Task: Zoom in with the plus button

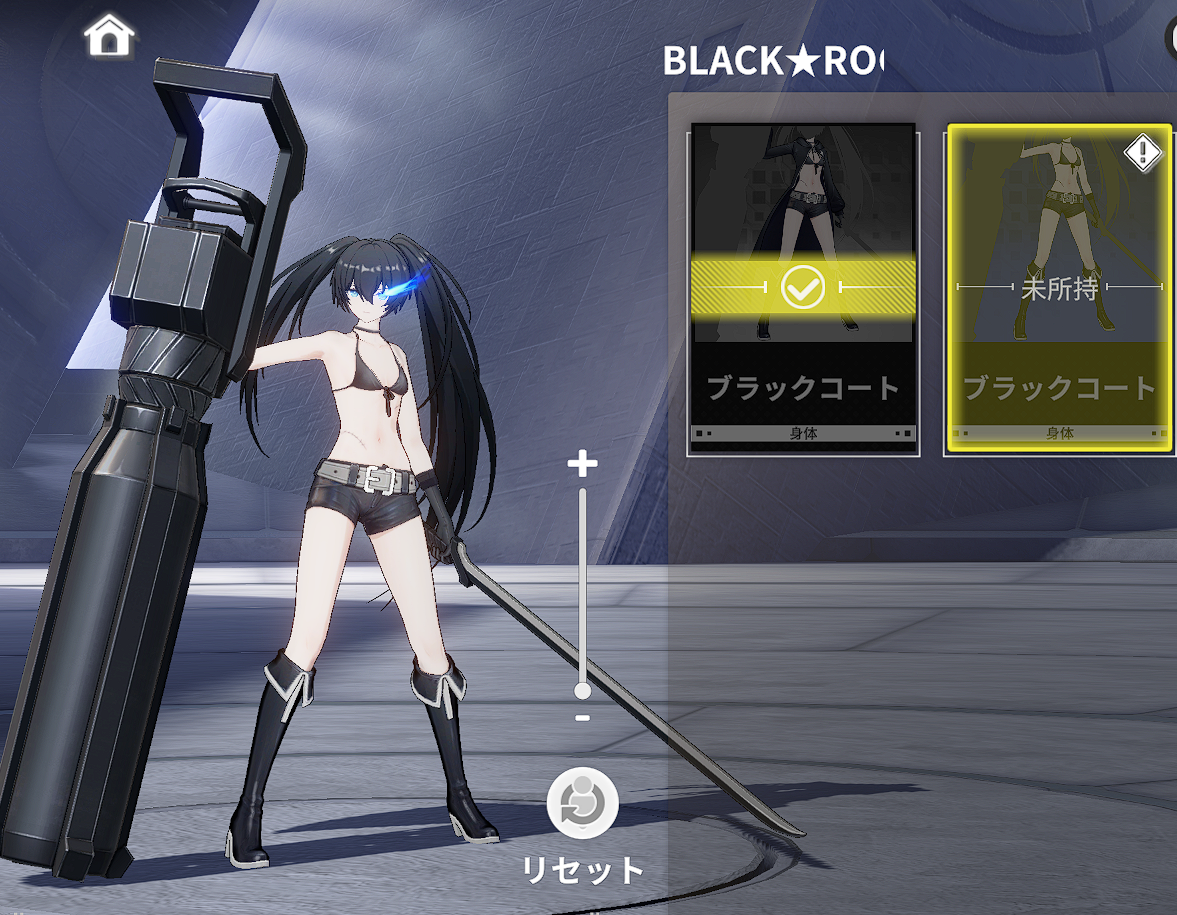Action: (x=582, y=463)
